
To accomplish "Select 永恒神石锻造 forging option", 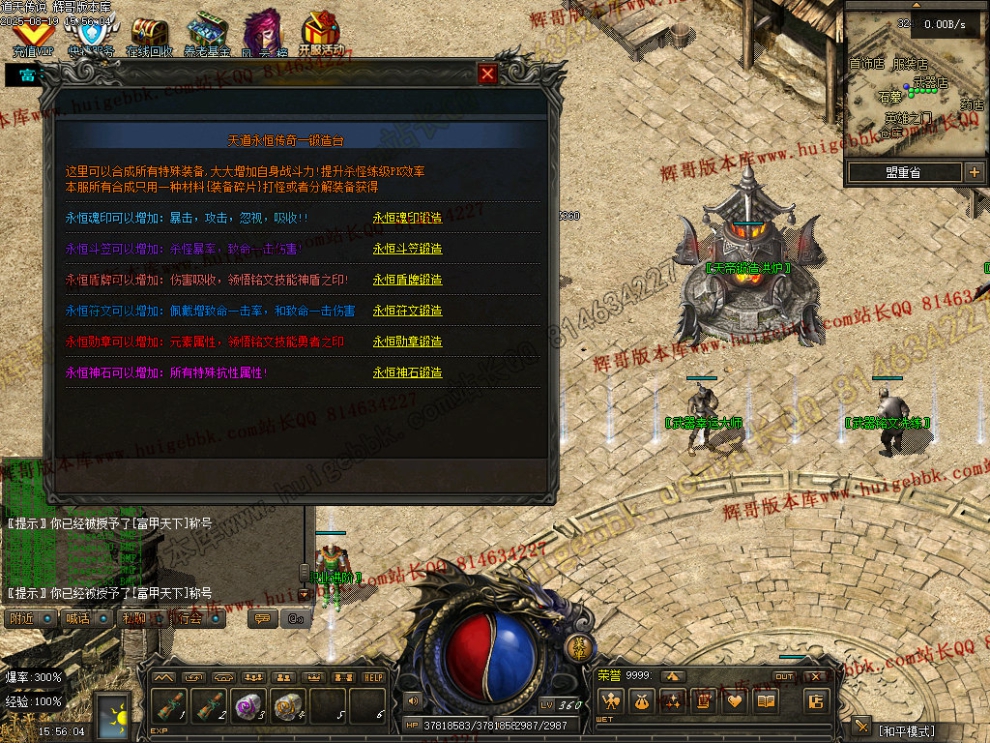I will point(407,373).
